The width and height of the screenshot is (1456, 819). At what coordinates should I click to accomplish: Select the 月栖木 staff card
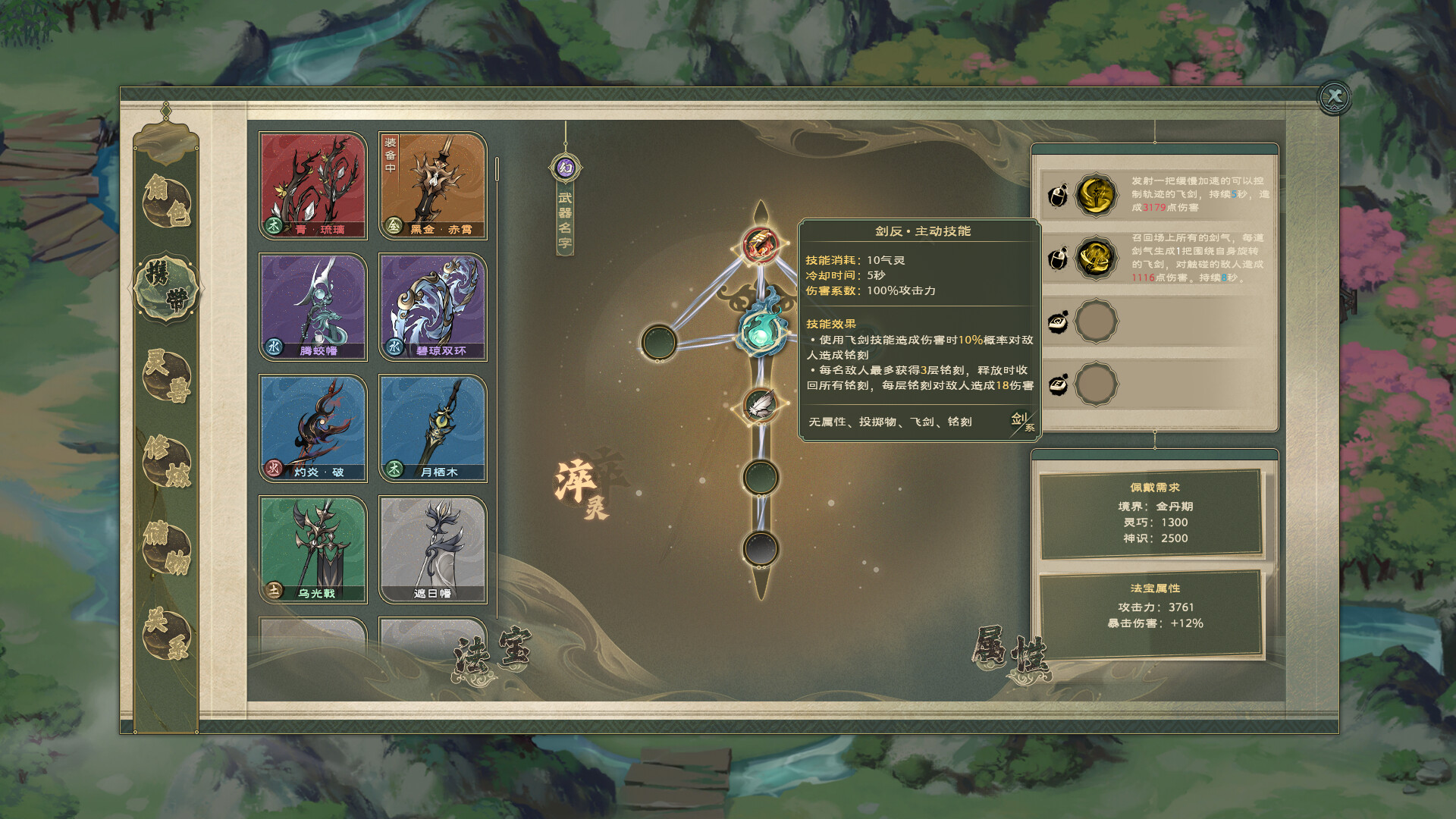click(x=433, y=428)
